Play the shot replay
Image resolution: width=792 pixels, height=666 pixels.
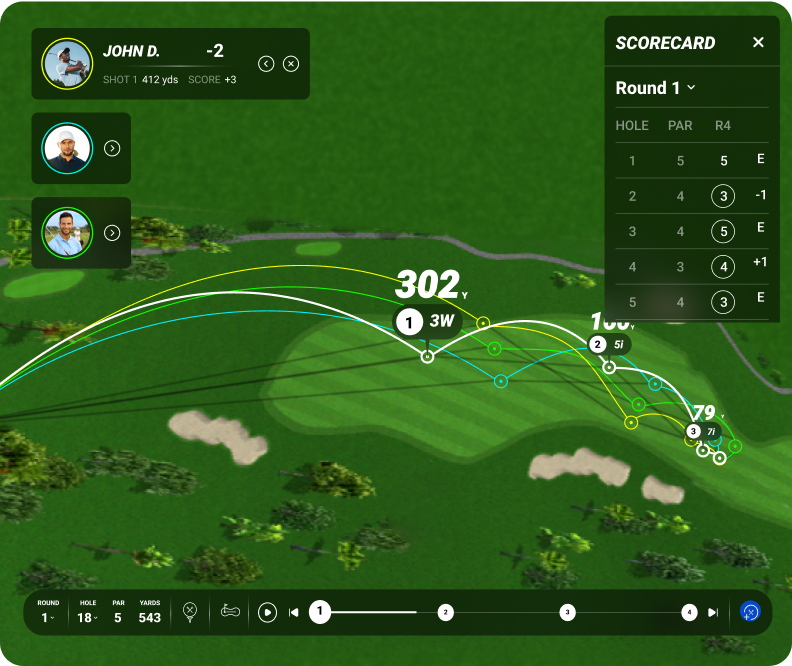[267, 612]
